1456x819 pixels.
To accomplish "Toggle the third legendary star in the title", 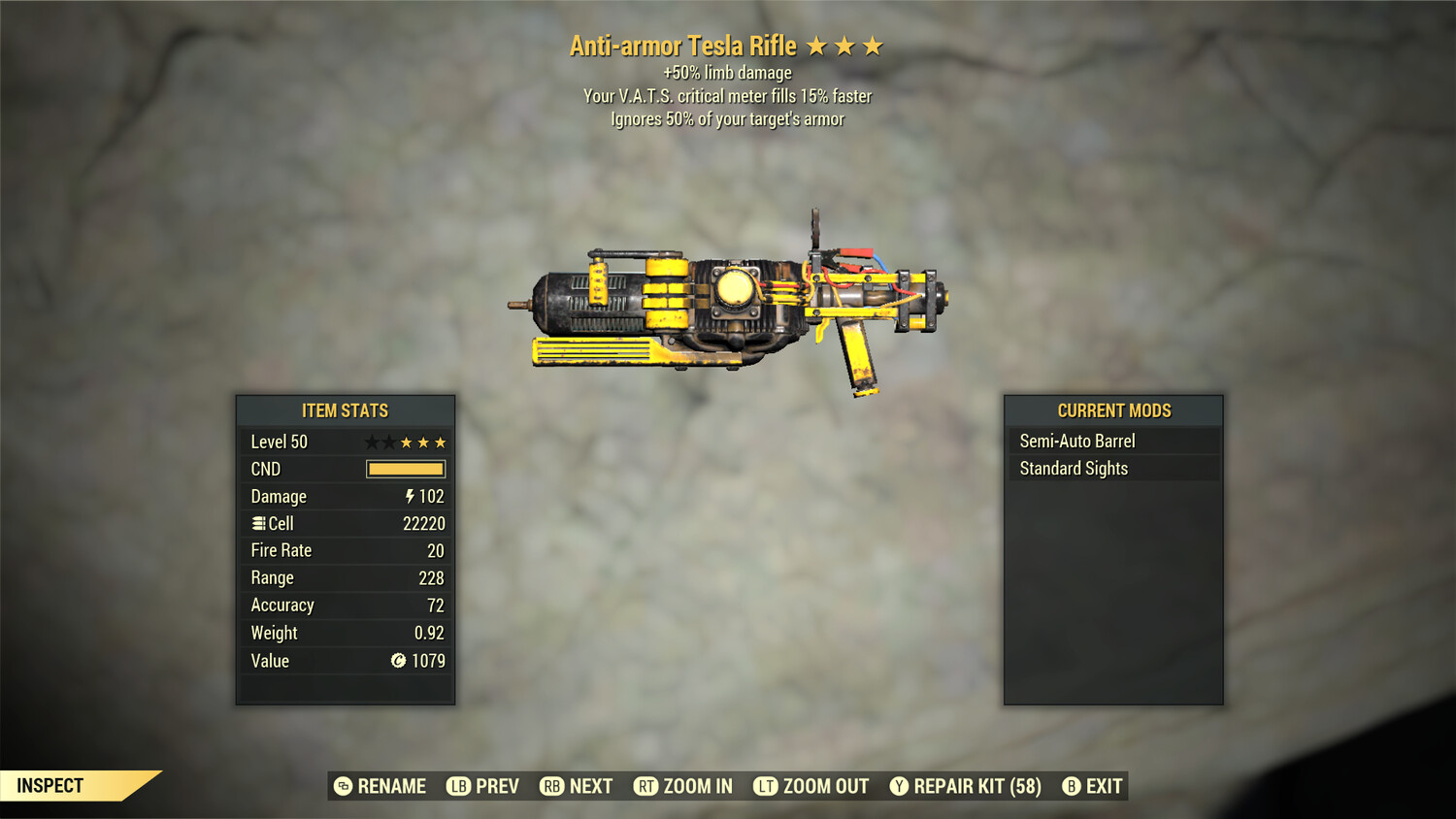I will click(x=874, y=46).
